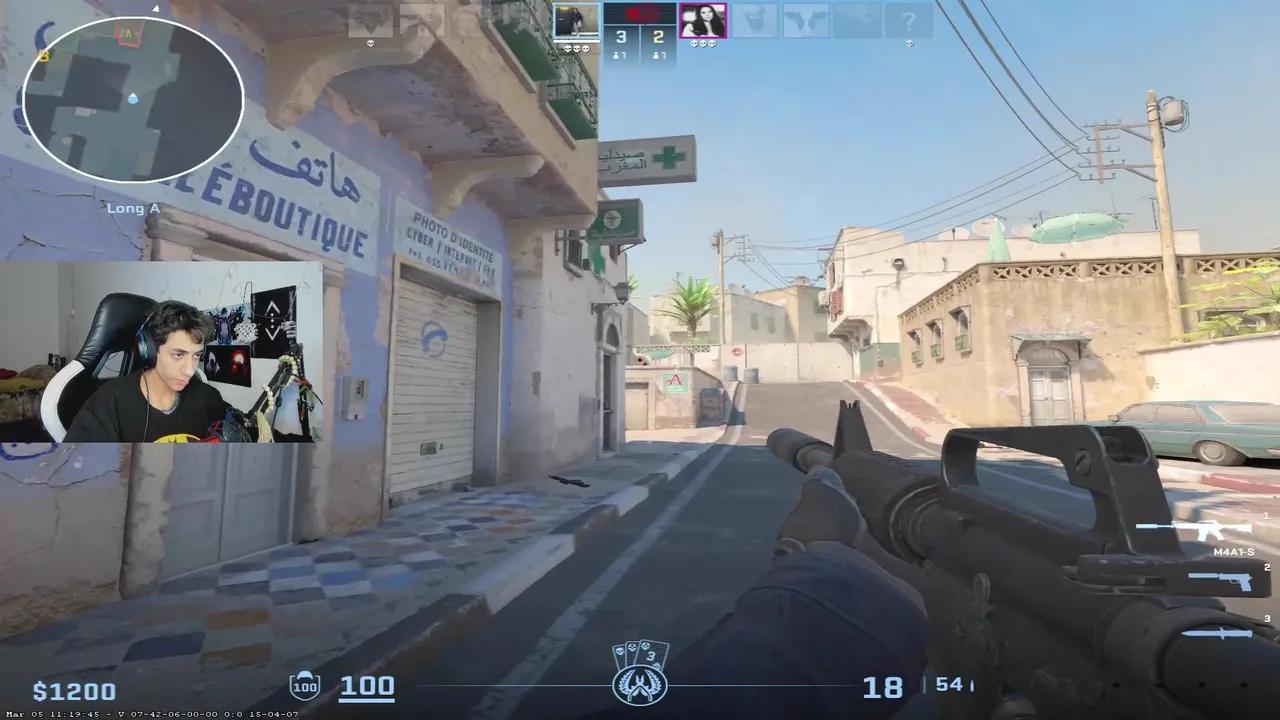Open the purple-framed player avatar on the scoreboard
Image resolution: width=1280 pixels, height=720 pixels.
[703, 21]
